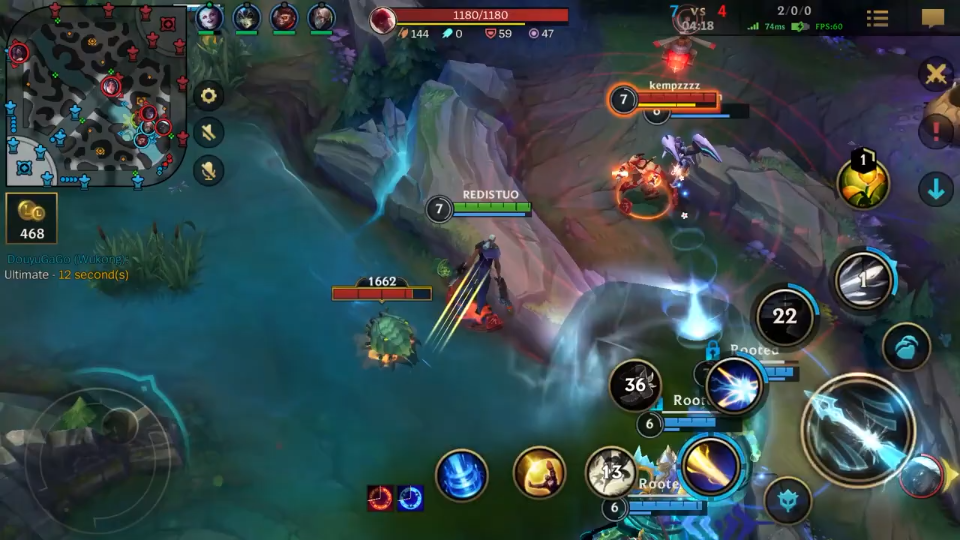This screenshot has height=540, width=960.
Task: Cast the golden figure summoner spell
Action: click(x=539, y=472)
